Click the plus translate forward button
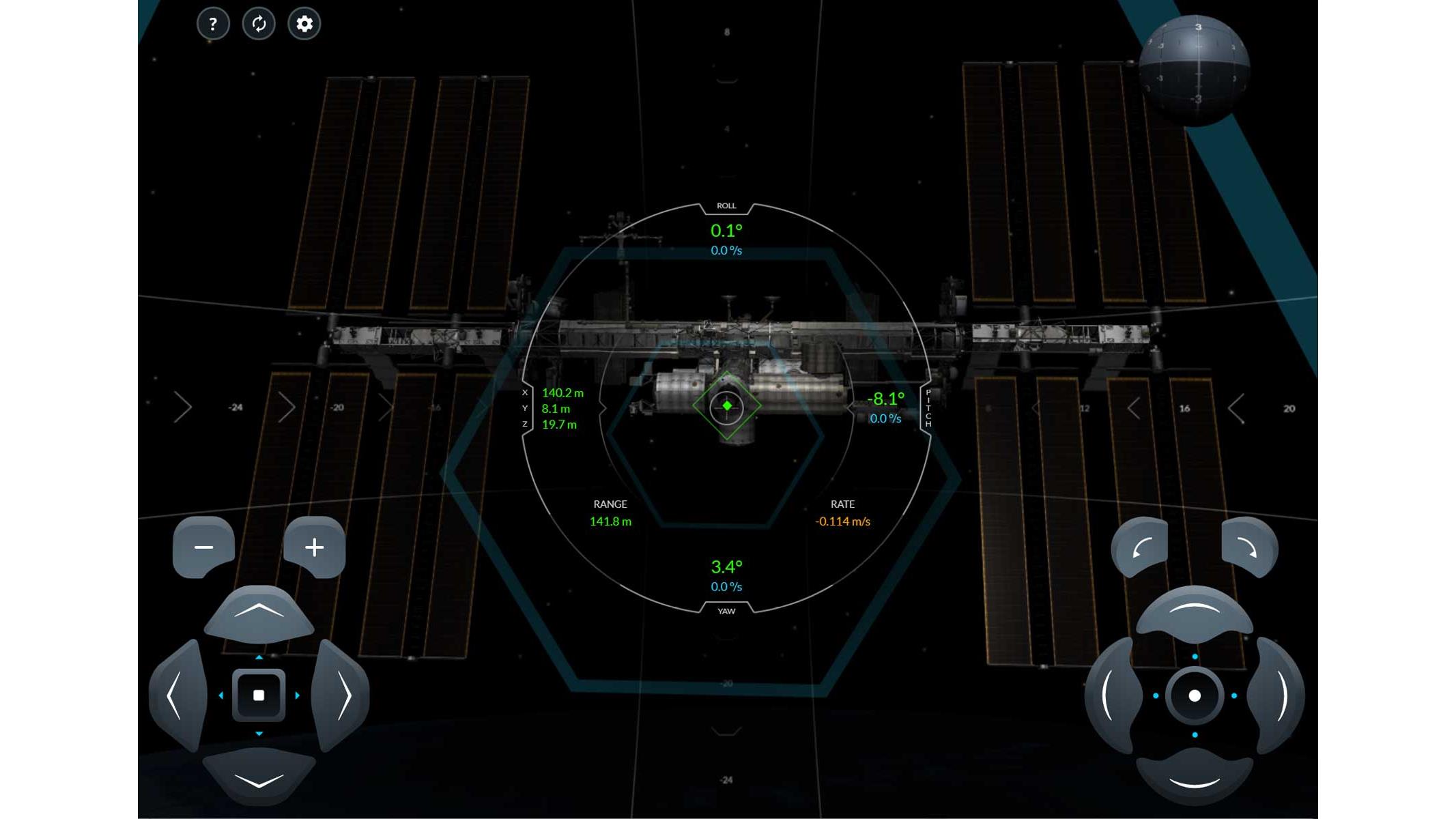 [x=314, y=547]
